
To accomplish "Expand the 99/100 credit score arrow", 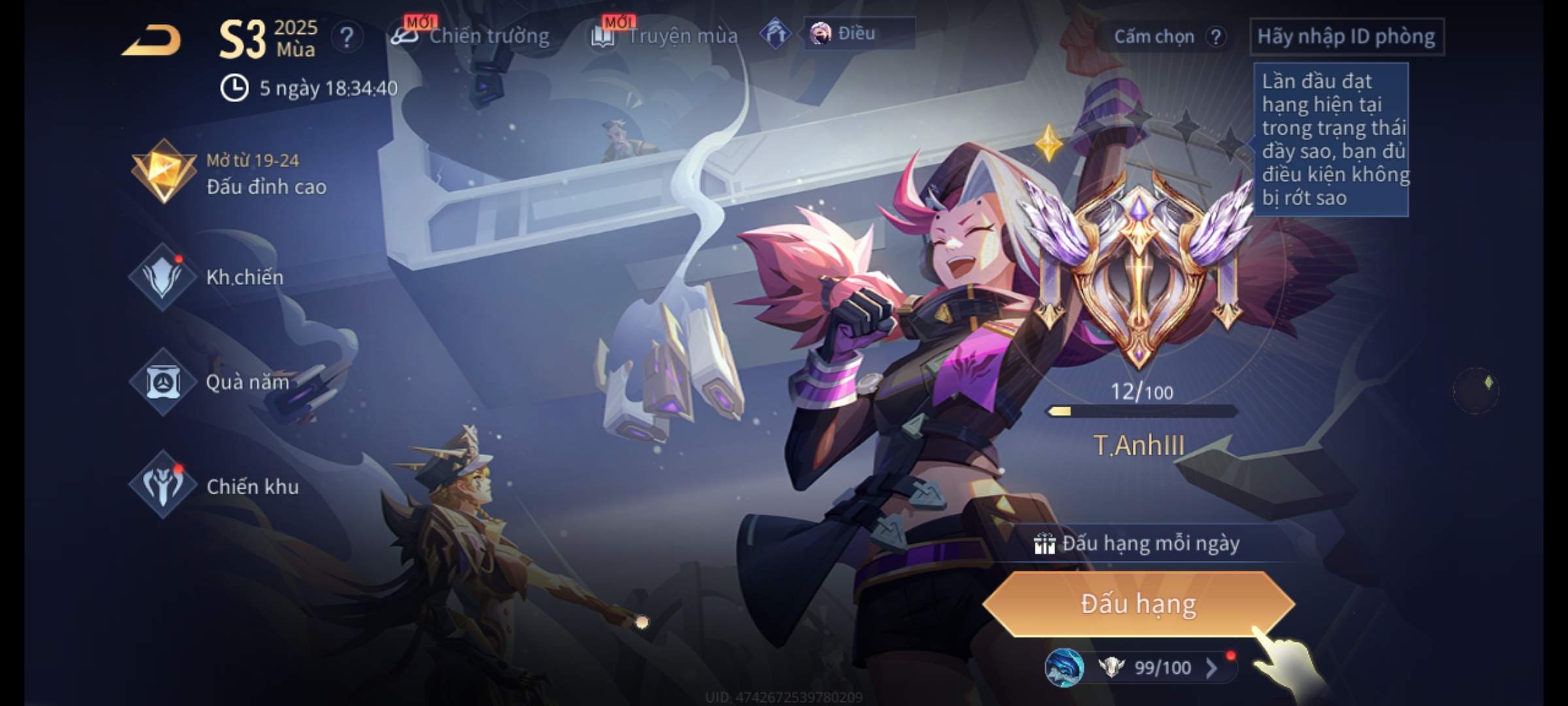I will click(x=1211, y=667).
